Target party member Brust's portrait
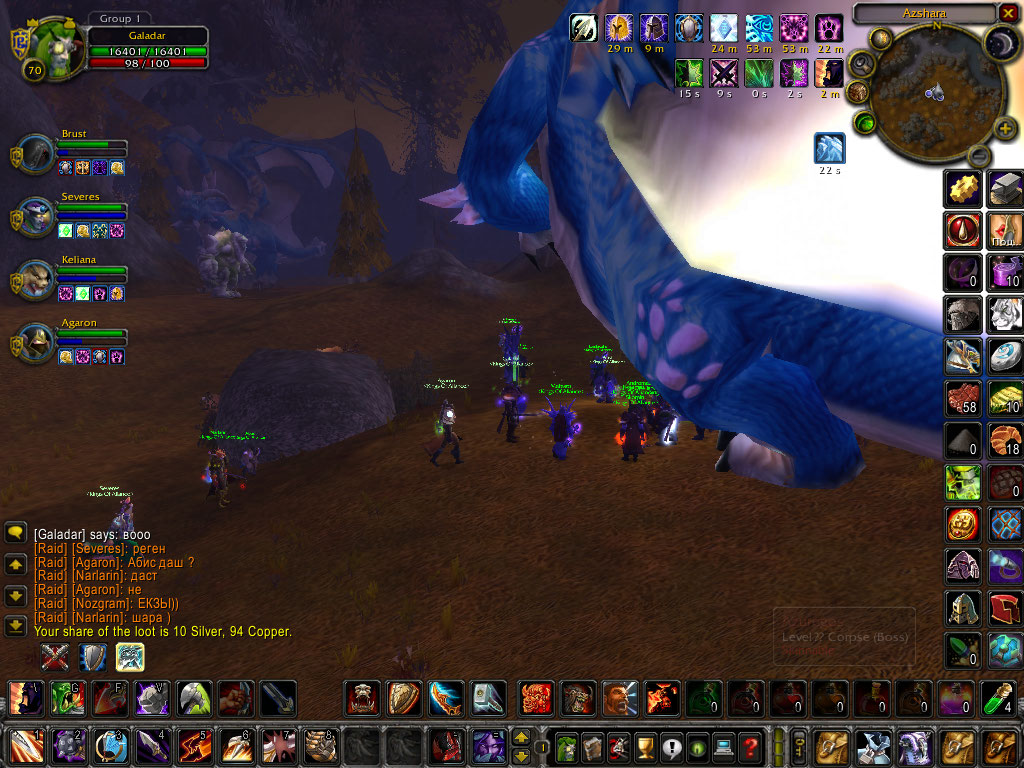This screenshot has height=768, width=1024. tap(38, 155)
